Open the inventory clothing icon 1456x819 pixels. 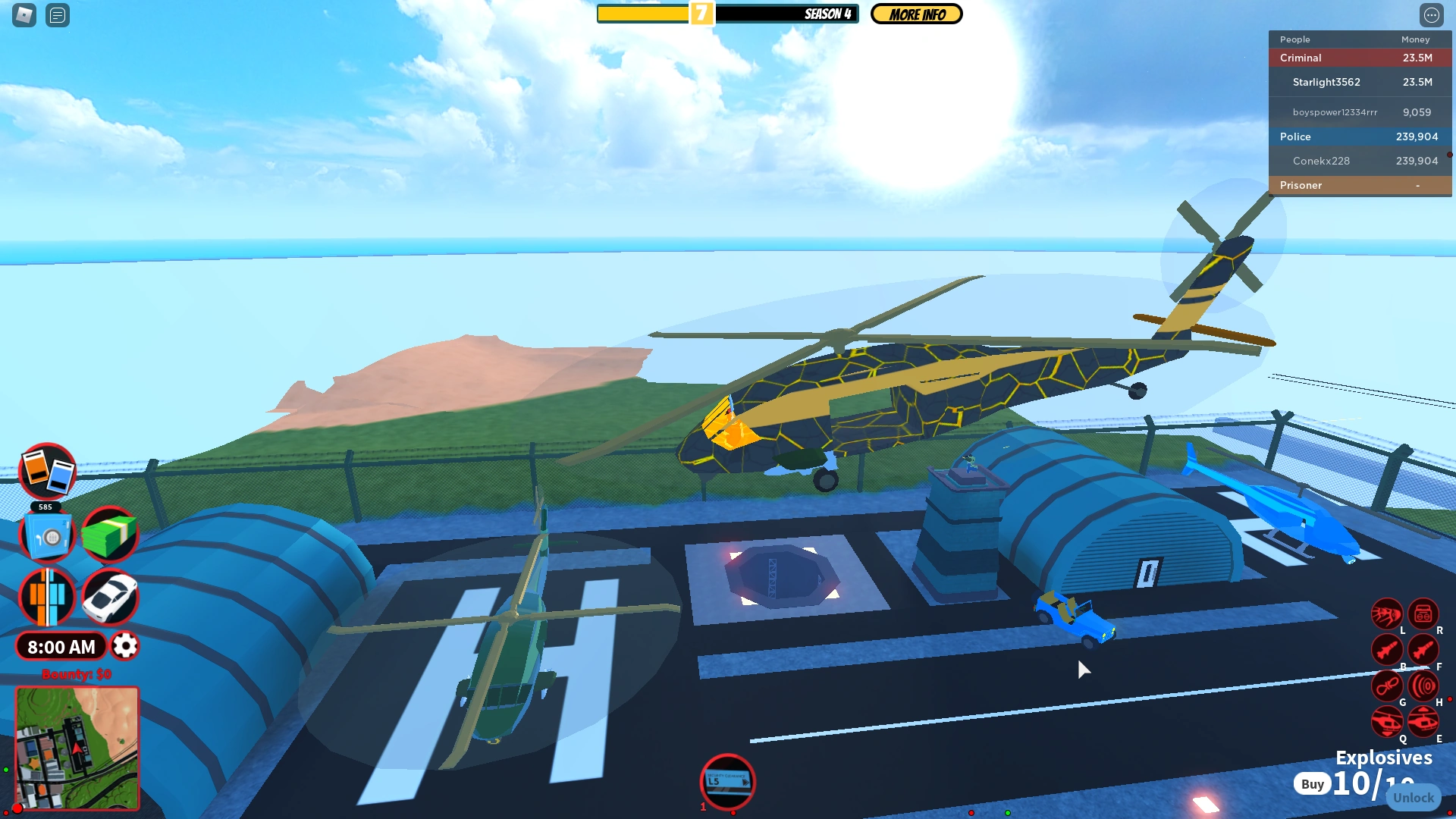click(47, 598)
